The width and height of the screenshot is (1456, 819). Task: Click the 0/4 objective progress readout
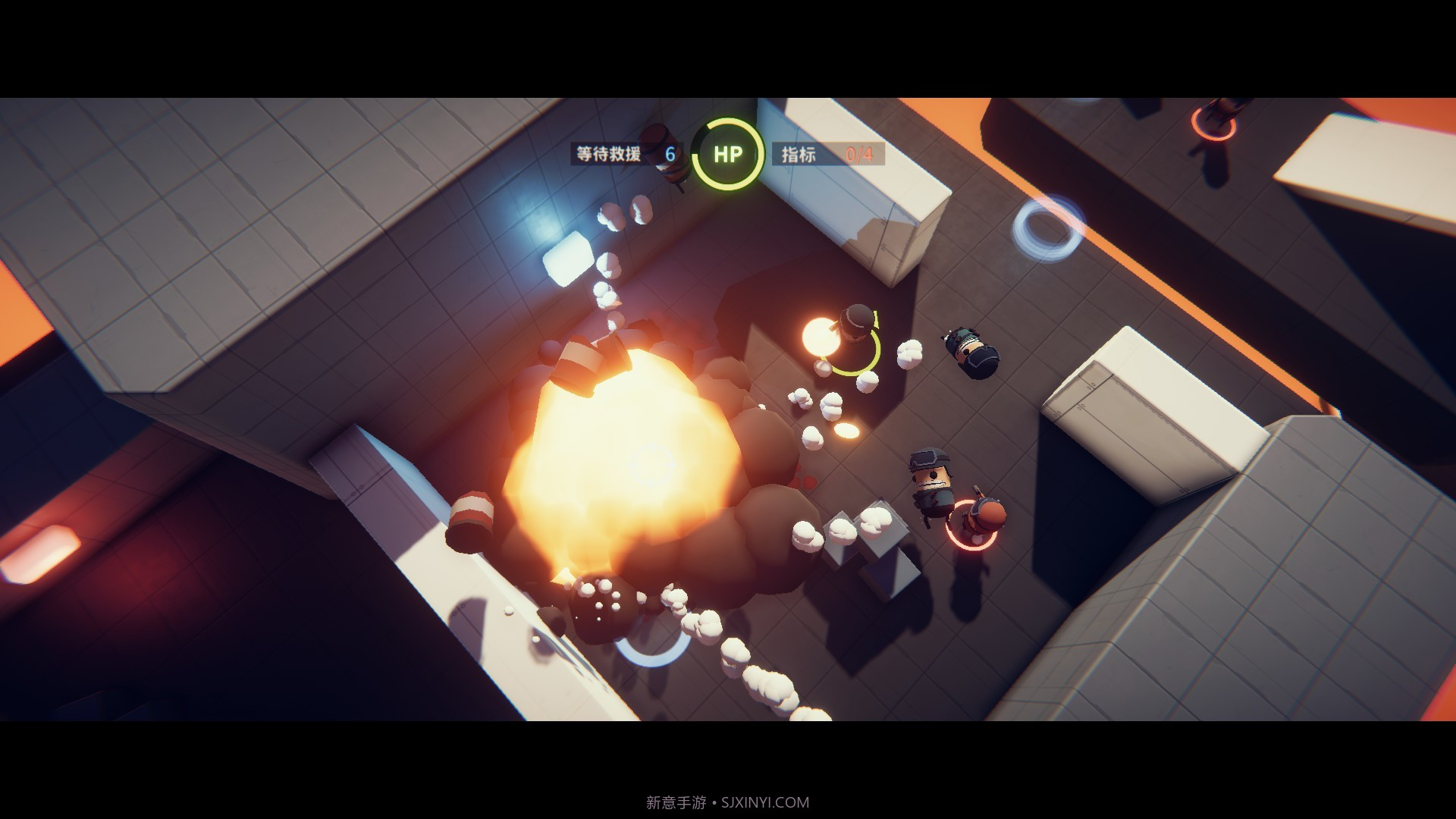[x=859, y=155]
